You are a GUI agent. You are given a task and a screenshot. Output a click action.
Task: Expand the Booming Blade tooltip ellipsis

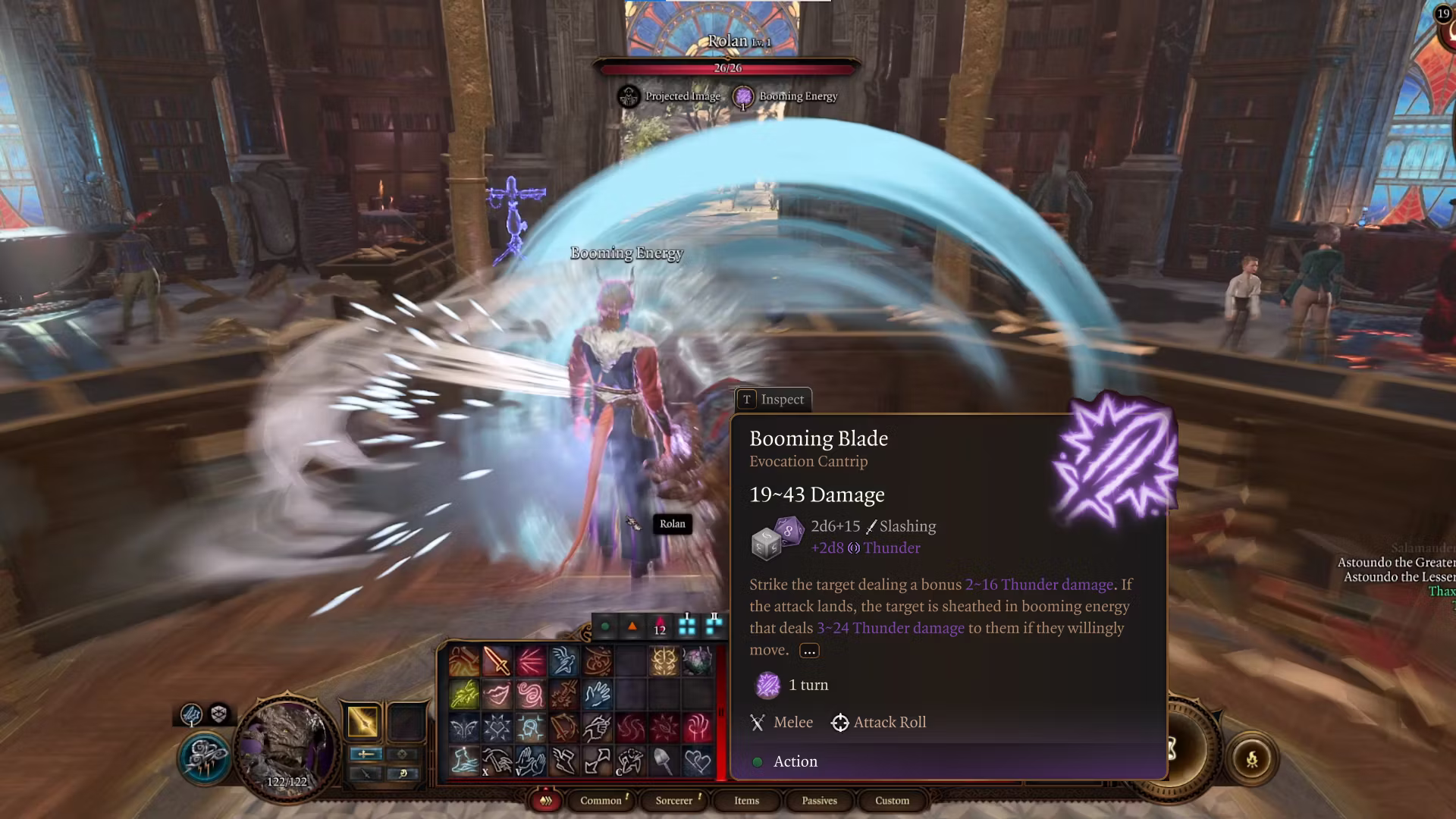(x=809, y=651)
